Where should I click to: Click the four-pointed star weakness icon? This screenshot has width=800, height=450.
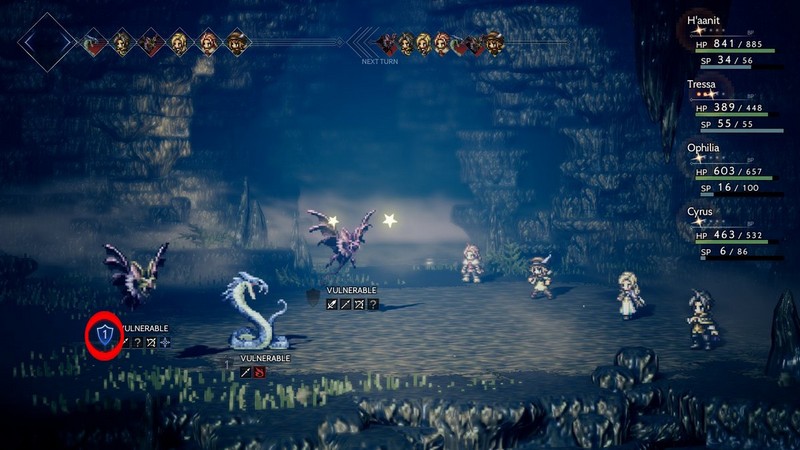(x=165, y=342)
